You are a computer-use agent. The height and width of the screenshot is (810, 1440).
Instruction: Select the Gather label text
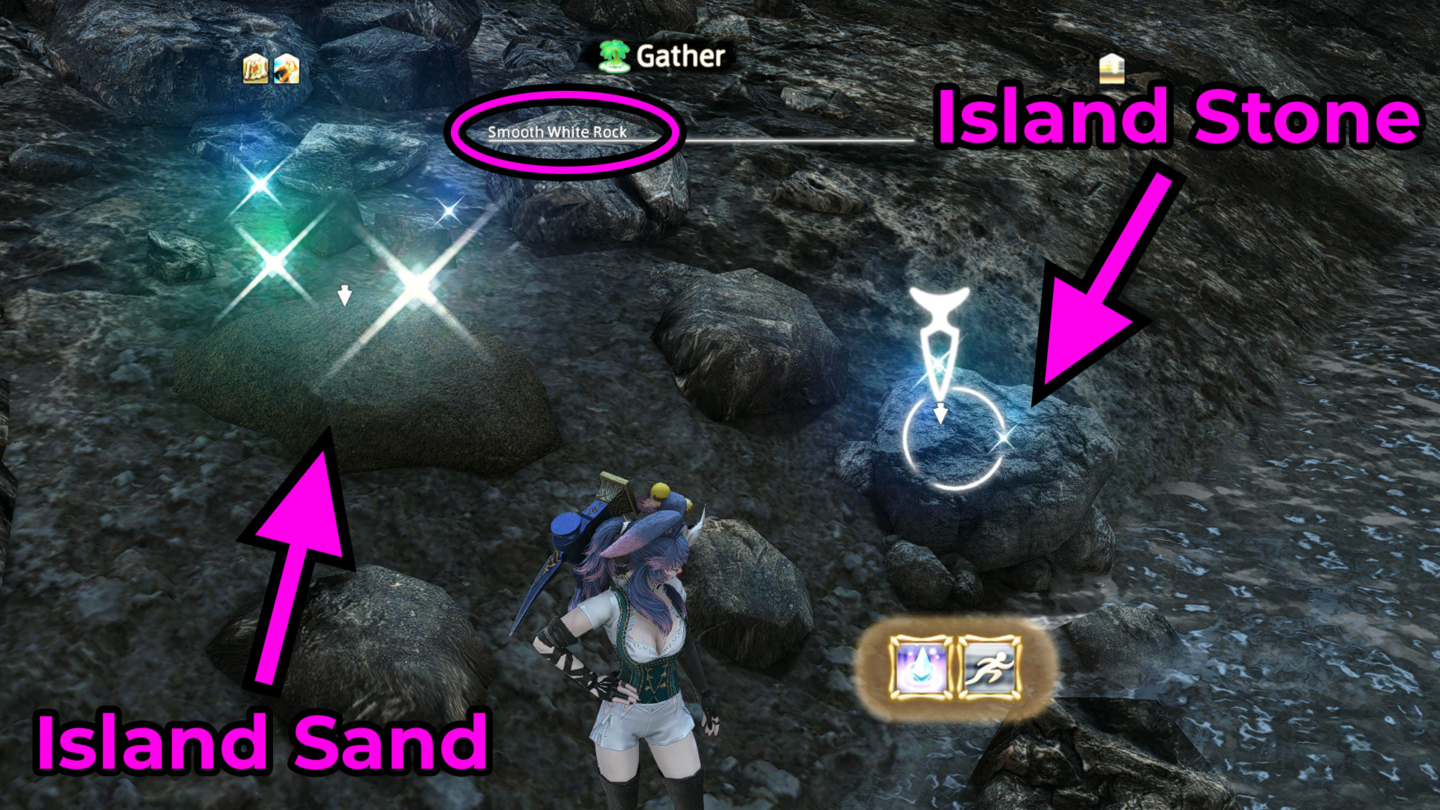680,57
